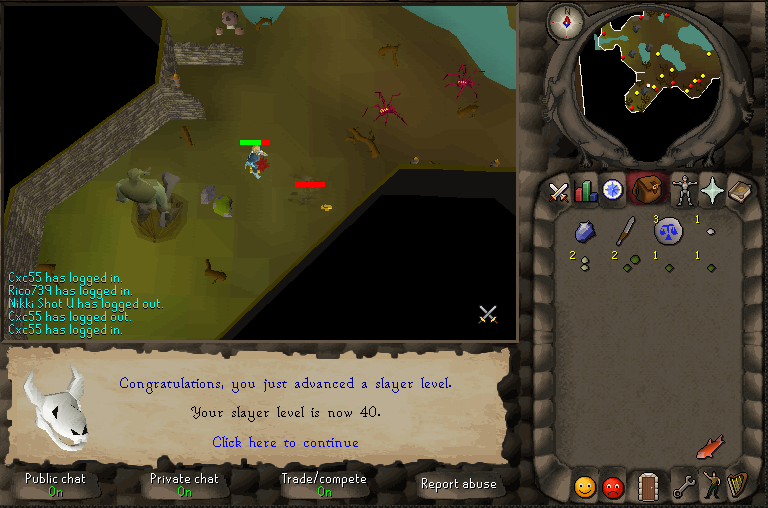
Task: Open the Quest list tab
Action: pos(612,189)
